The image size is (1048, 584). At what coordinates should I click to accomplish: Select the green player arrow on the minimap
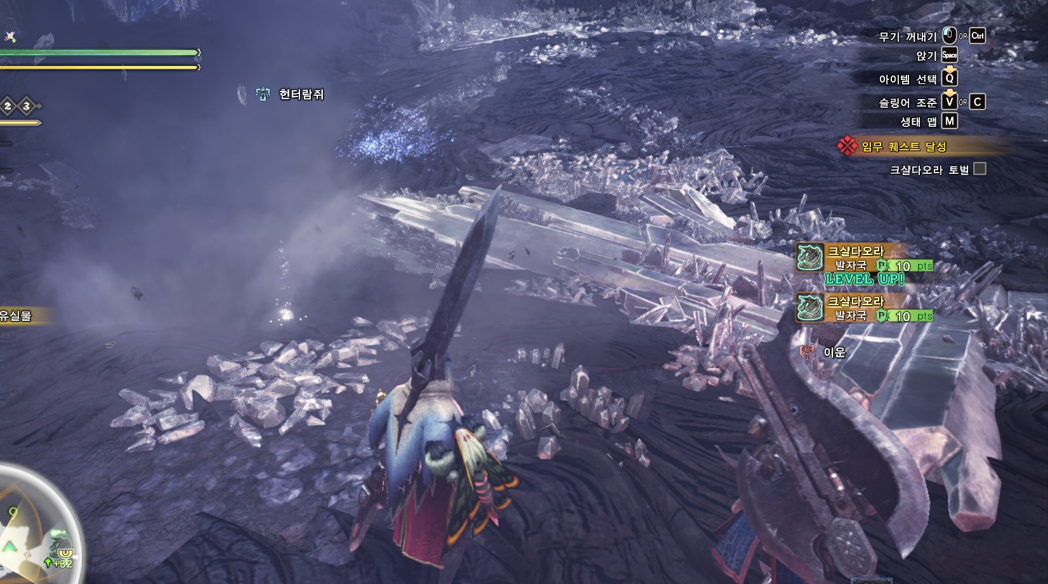pyautogui.click(x=9, y=546)
